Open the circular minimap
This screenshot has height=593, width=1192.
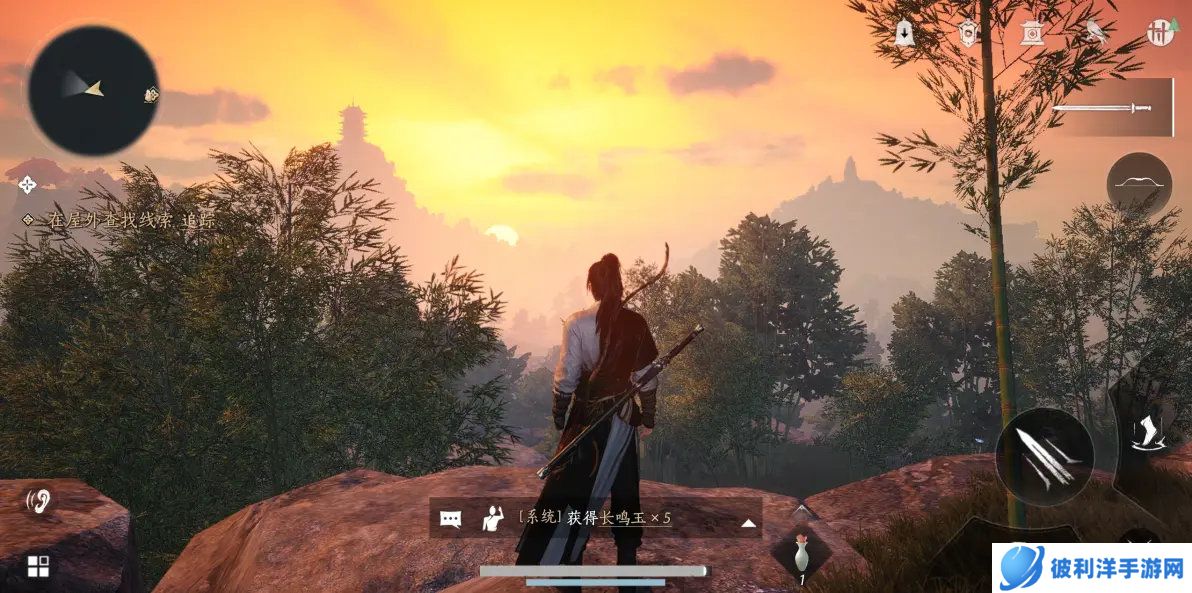92,90
